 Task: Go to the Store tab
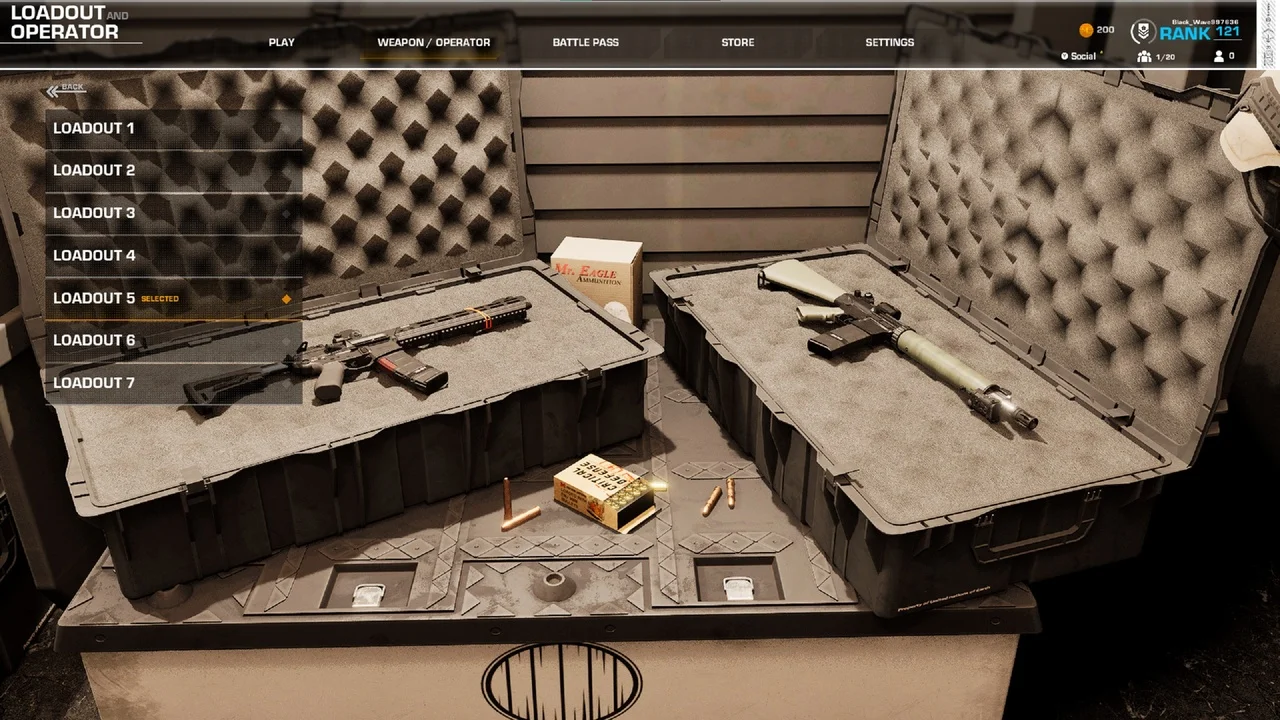click(x=737, y=43)
